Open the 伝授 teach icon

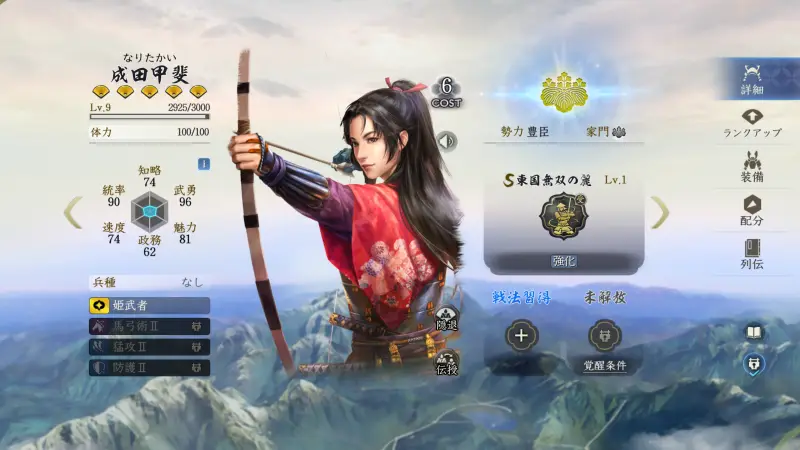point(446,364)
